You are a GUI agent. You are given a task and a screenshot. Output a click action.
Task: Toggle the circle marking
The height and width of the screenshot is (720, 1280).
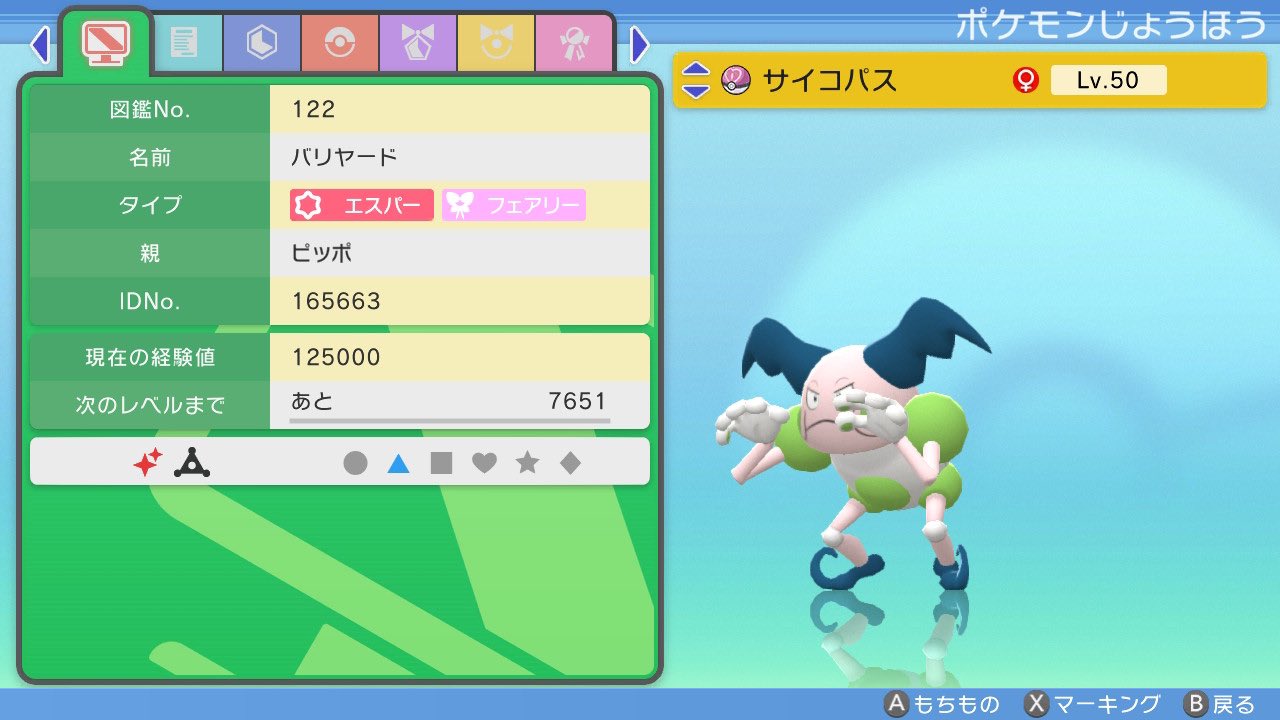point(357,462)
